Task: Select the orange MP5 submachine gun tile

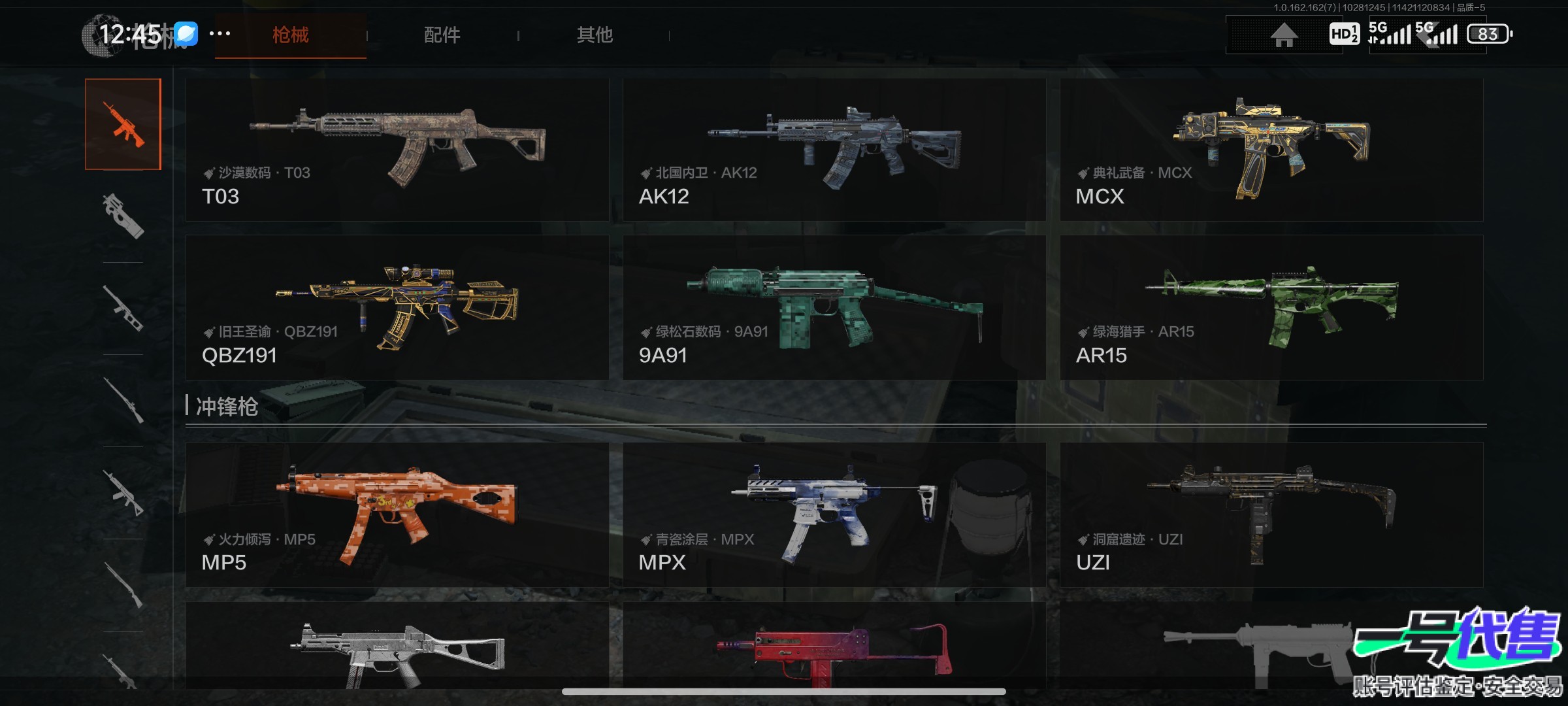Action: pos(397,514)
